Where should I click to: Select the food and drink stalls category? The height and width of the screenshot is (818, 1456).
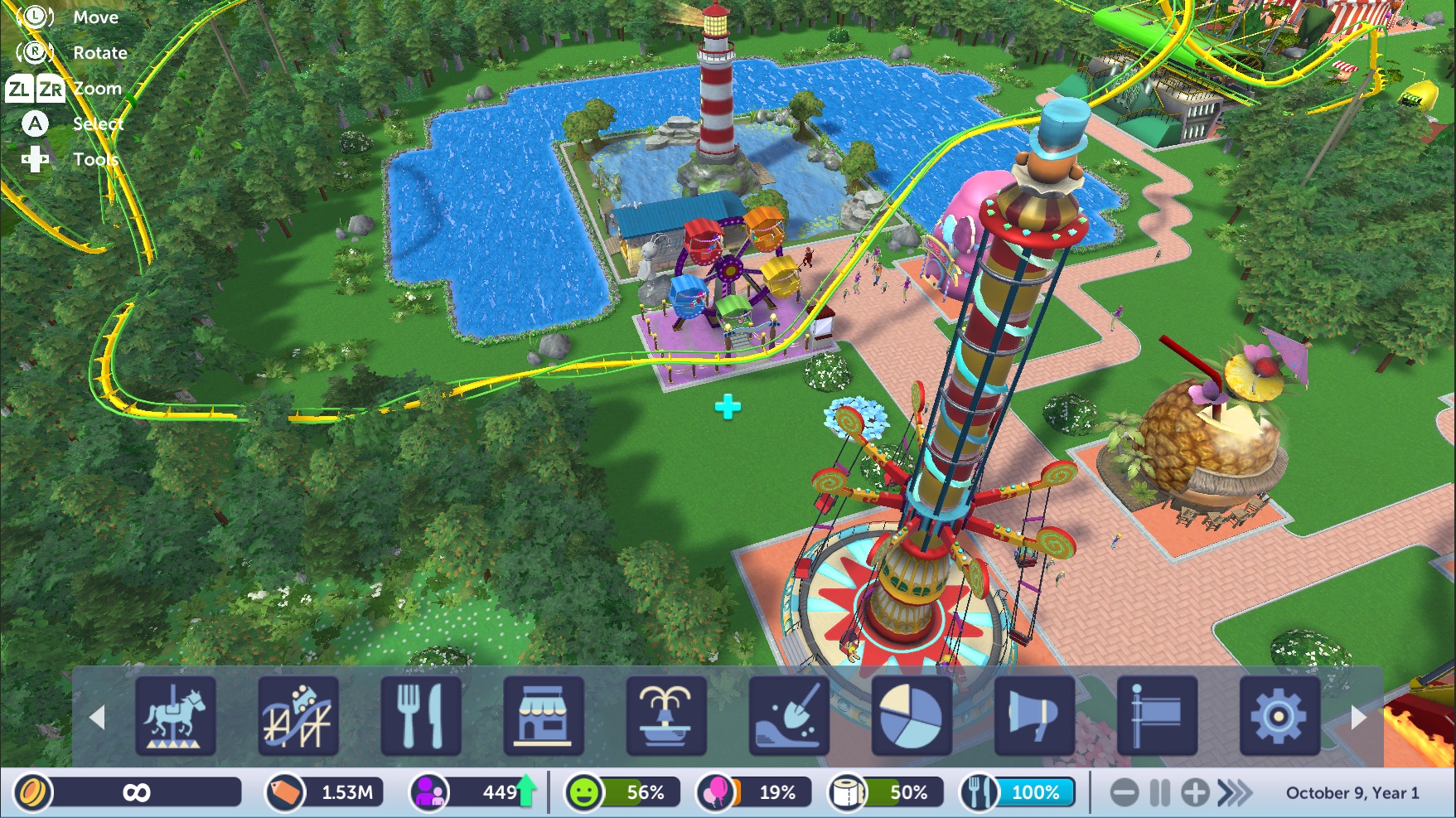point(421,715)
